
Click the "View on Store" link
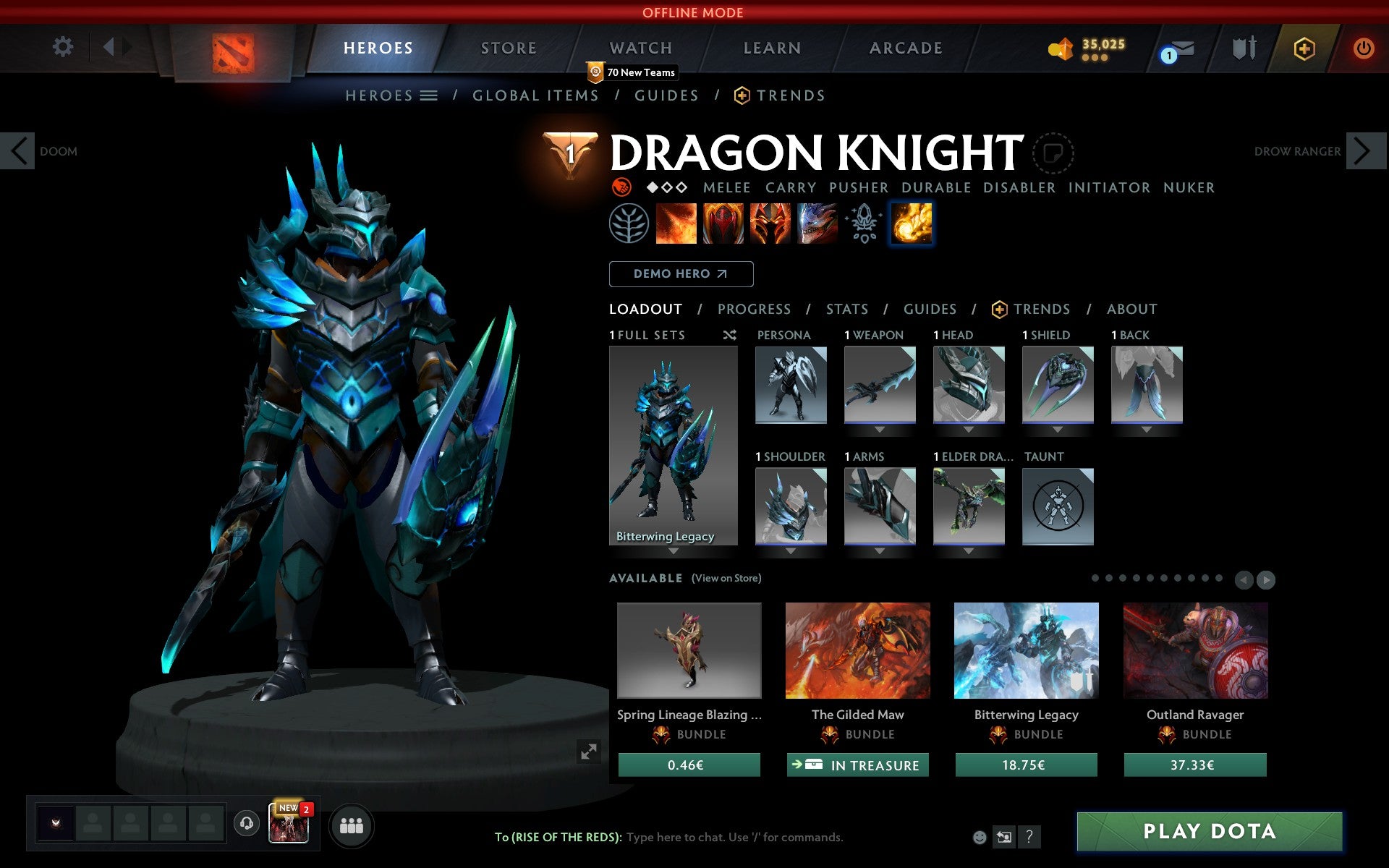726,578
